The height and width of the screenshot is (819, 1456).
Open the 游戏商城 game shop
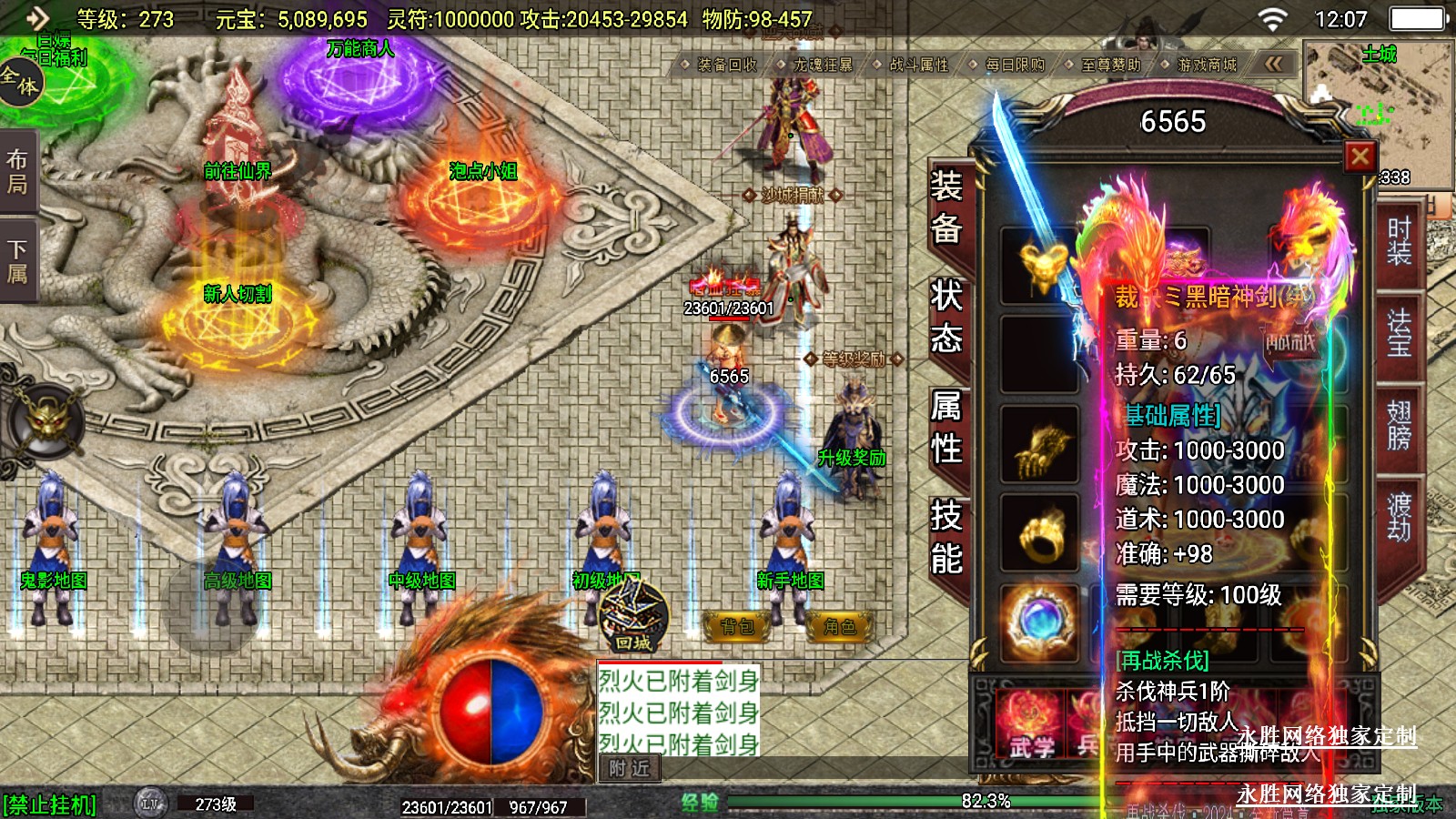point(1206,65)
